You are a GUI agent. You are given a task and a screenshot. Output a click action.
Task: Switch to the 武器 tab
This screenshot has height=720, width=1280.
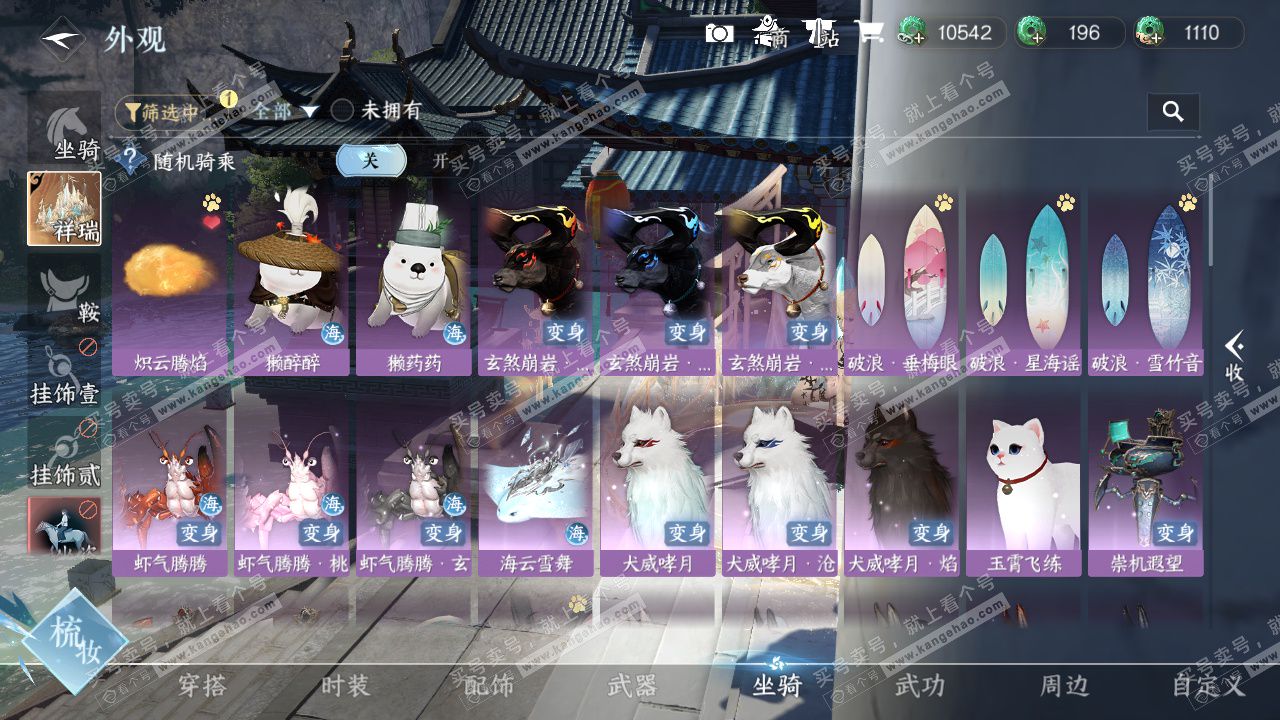pos(632,685)
